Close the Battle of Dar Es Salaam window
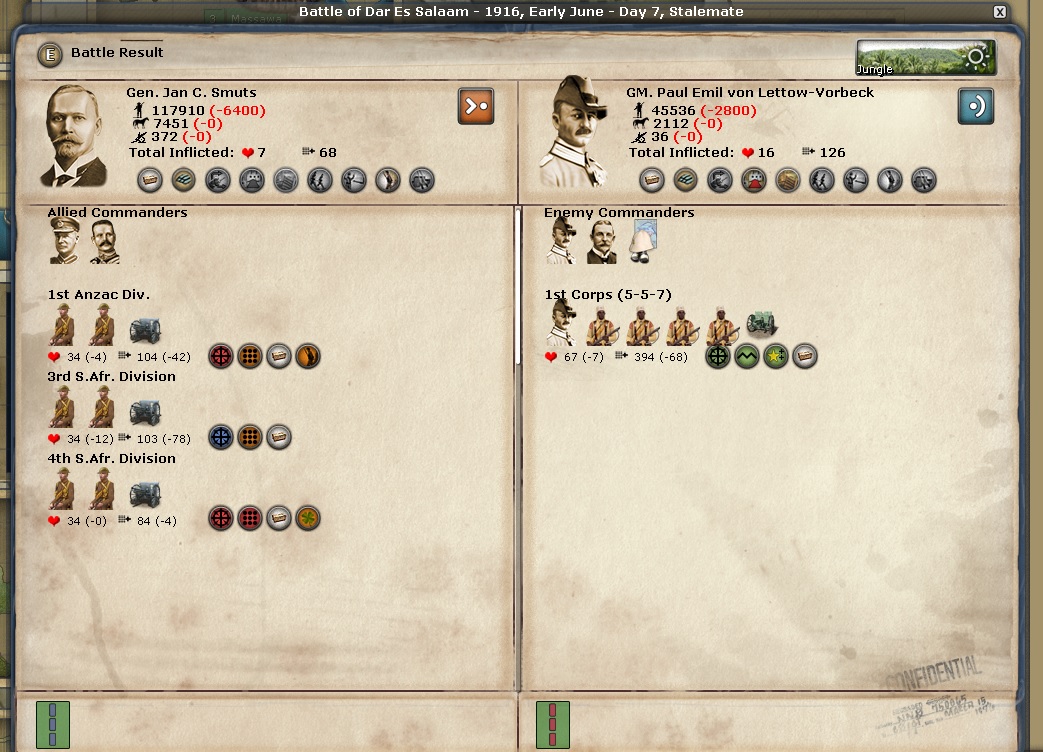Viewport: 1043px width, 752px height. [999, 12]
